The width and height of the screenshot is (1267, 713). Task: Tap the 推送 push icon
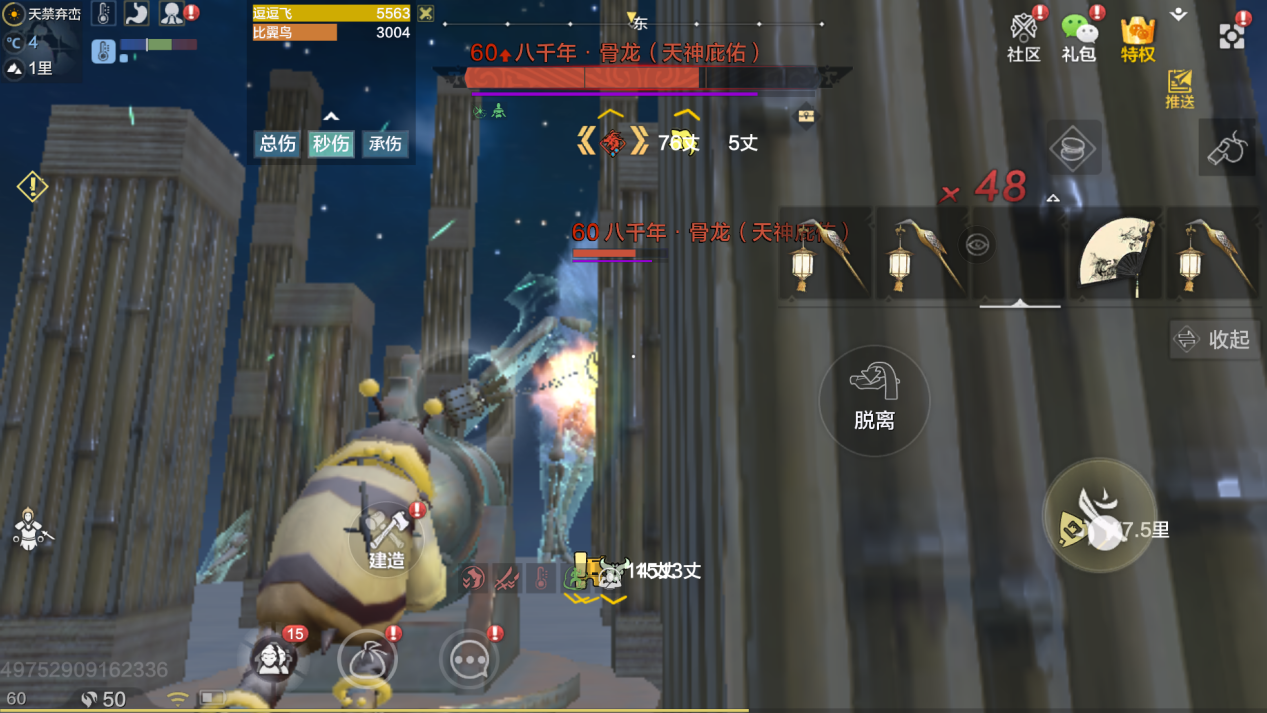1180,88
